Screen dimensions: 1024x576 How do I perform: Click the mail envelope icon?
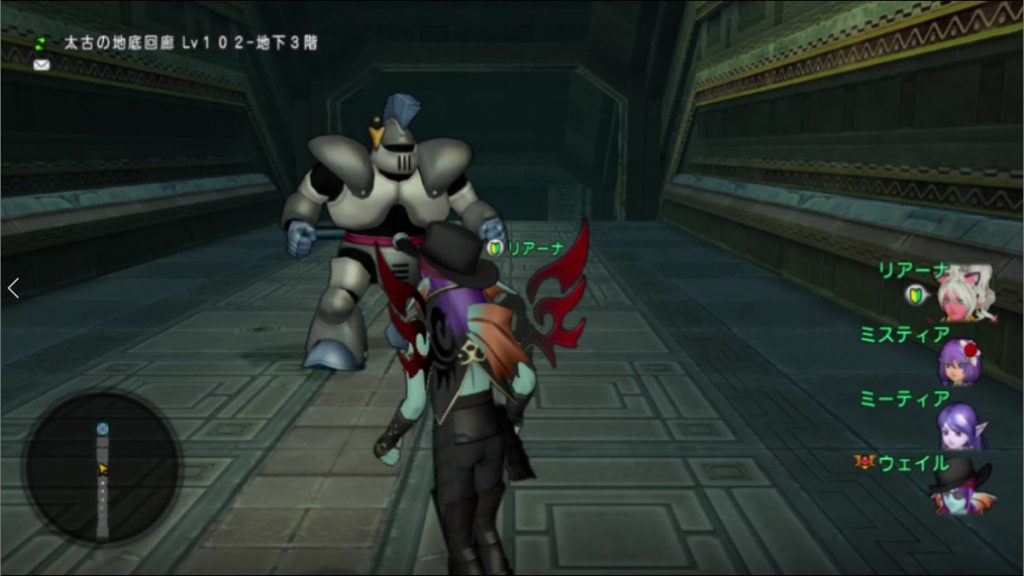[42, 65]
